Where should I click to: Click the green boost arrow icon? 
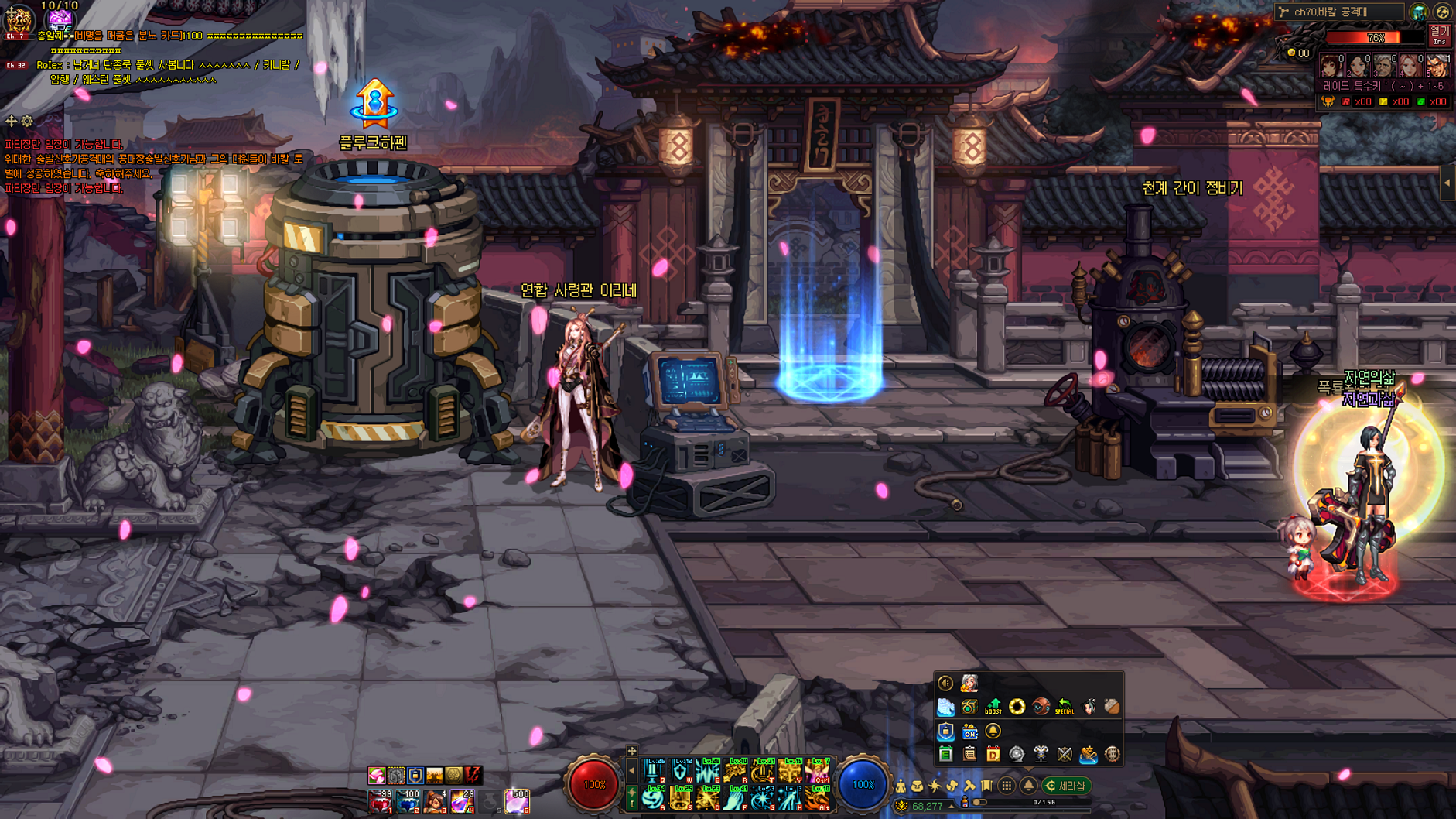coord(993,706)
